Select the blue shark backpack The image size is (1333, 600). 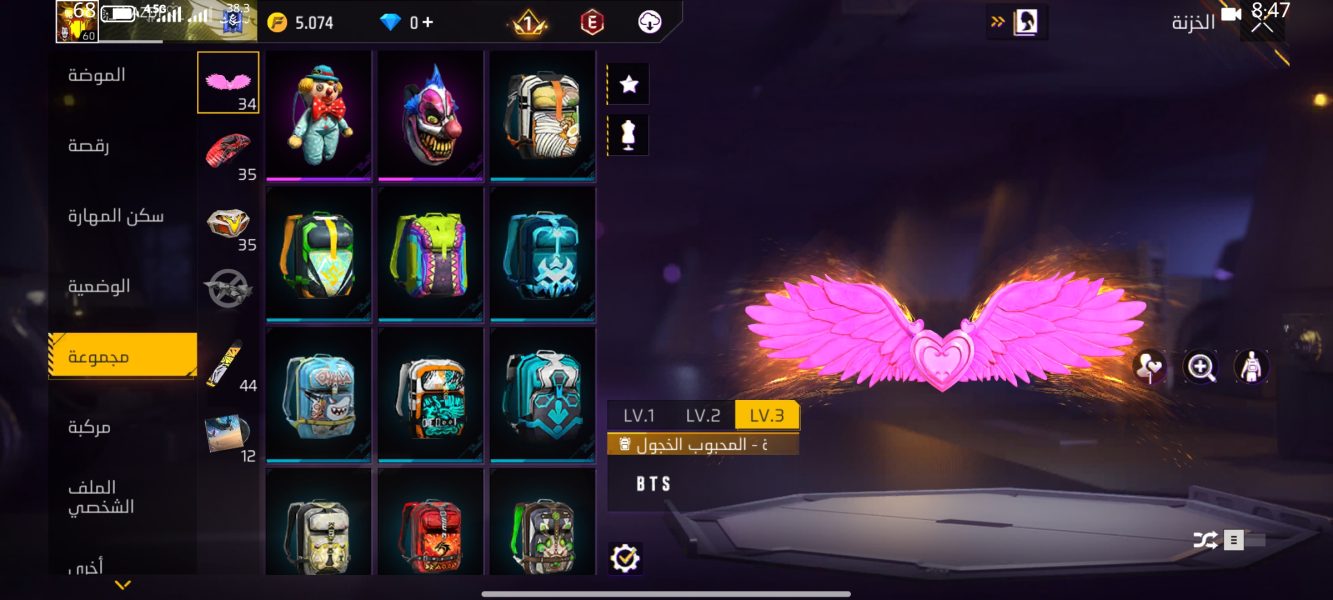tap(319, 395)
